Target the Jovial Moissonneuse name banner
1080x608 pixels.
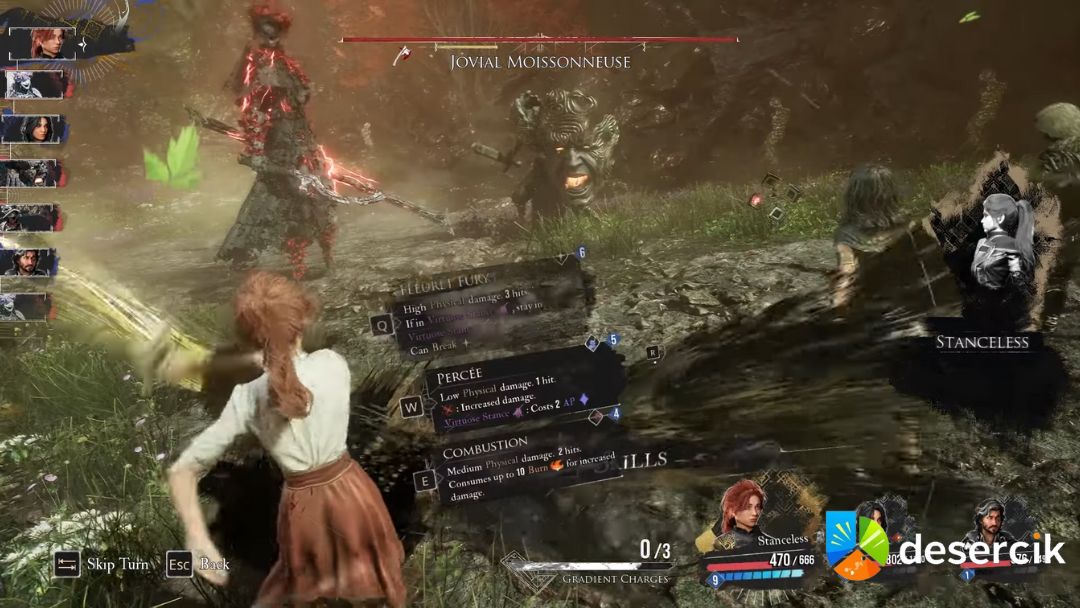click(x=540, y=62)
